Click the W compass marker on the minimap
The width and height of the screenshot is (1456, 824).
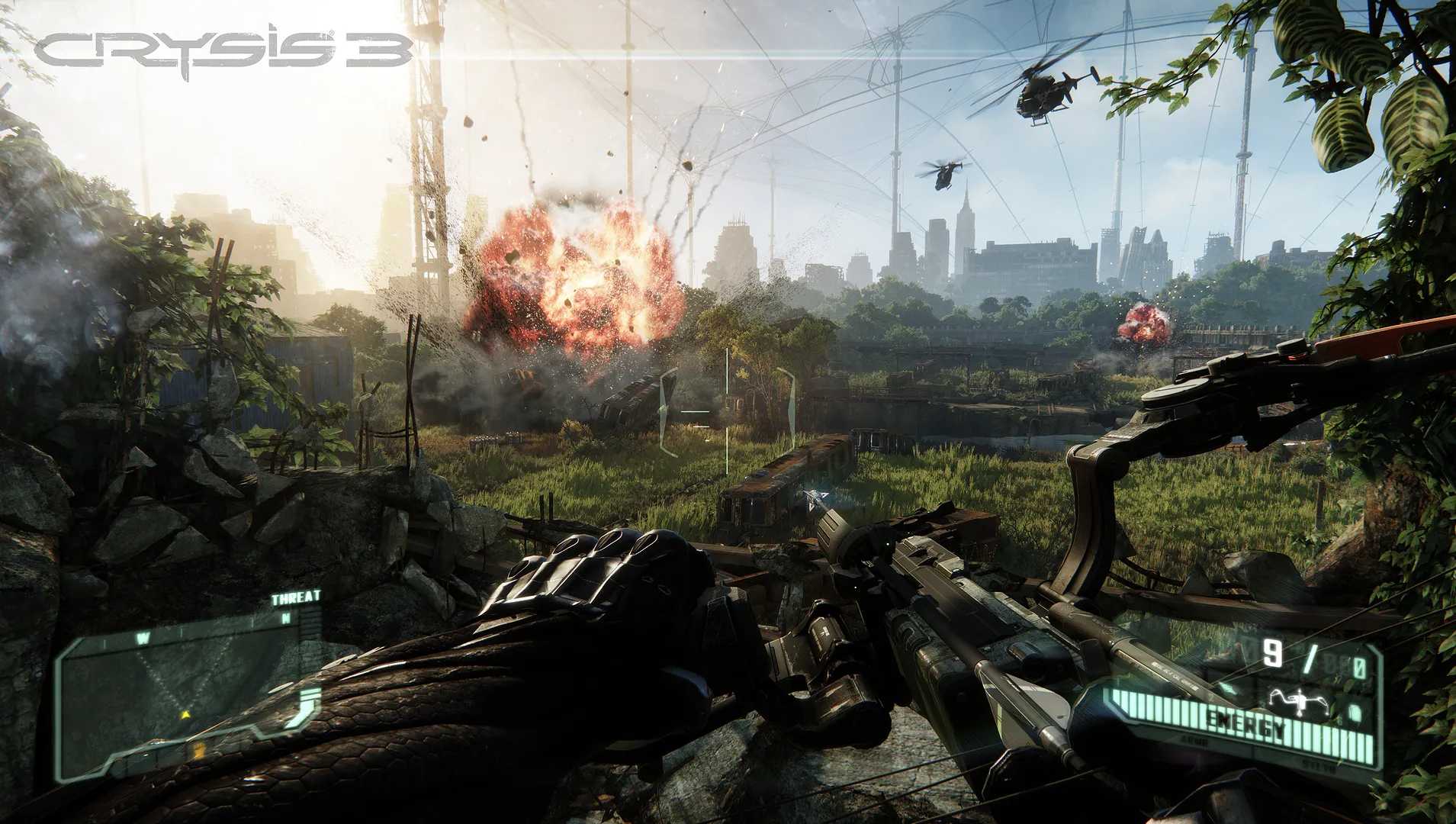tap(143, 636)
